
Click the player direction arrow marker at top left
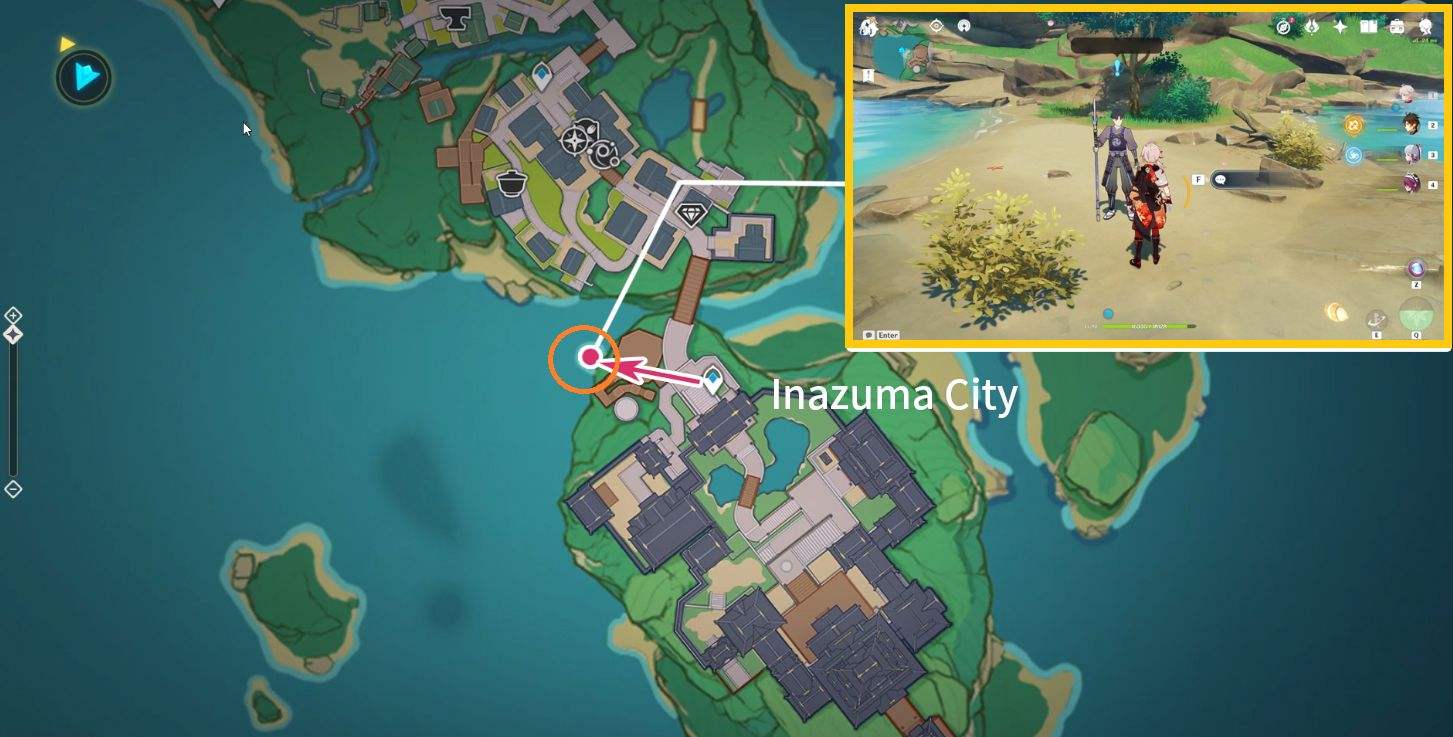coord(83,77)
